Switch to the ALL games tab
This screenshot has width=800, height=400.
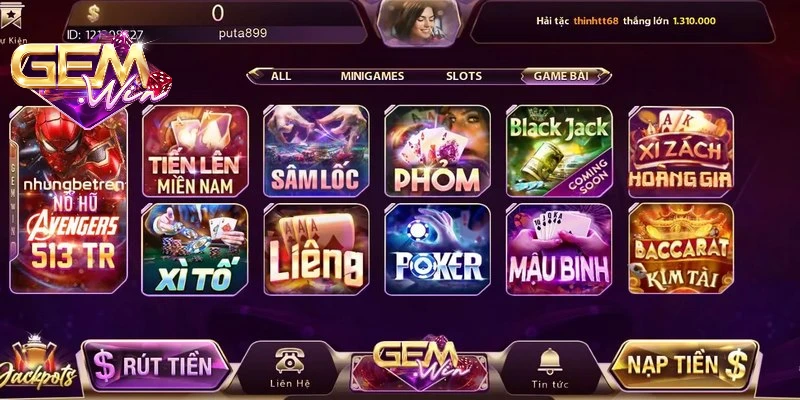(x=281, y=76)
